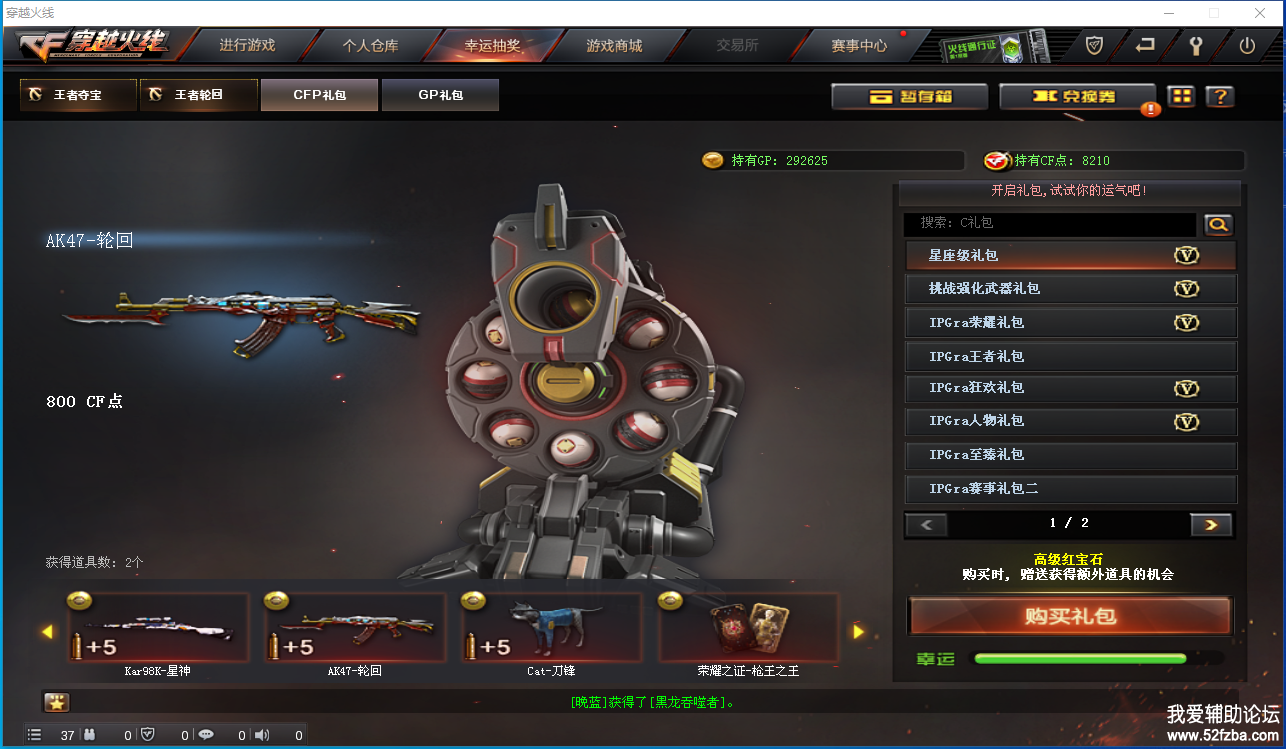
Task: Choose the IPGra王者礼包 entry
Action: [x=1070, y=356]
